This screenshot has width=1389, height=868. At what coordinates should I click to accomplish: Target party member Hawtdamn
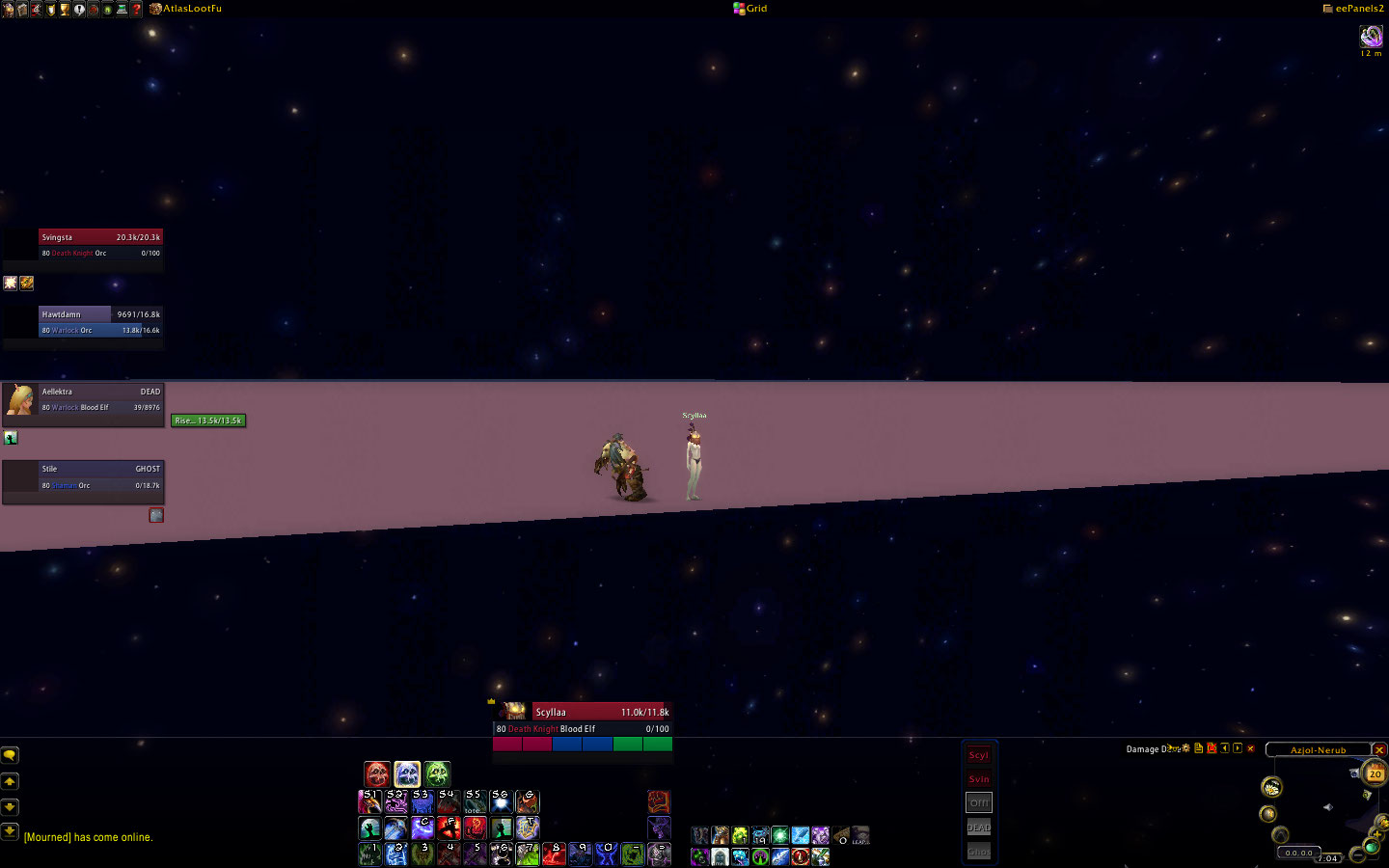(100, 322)
